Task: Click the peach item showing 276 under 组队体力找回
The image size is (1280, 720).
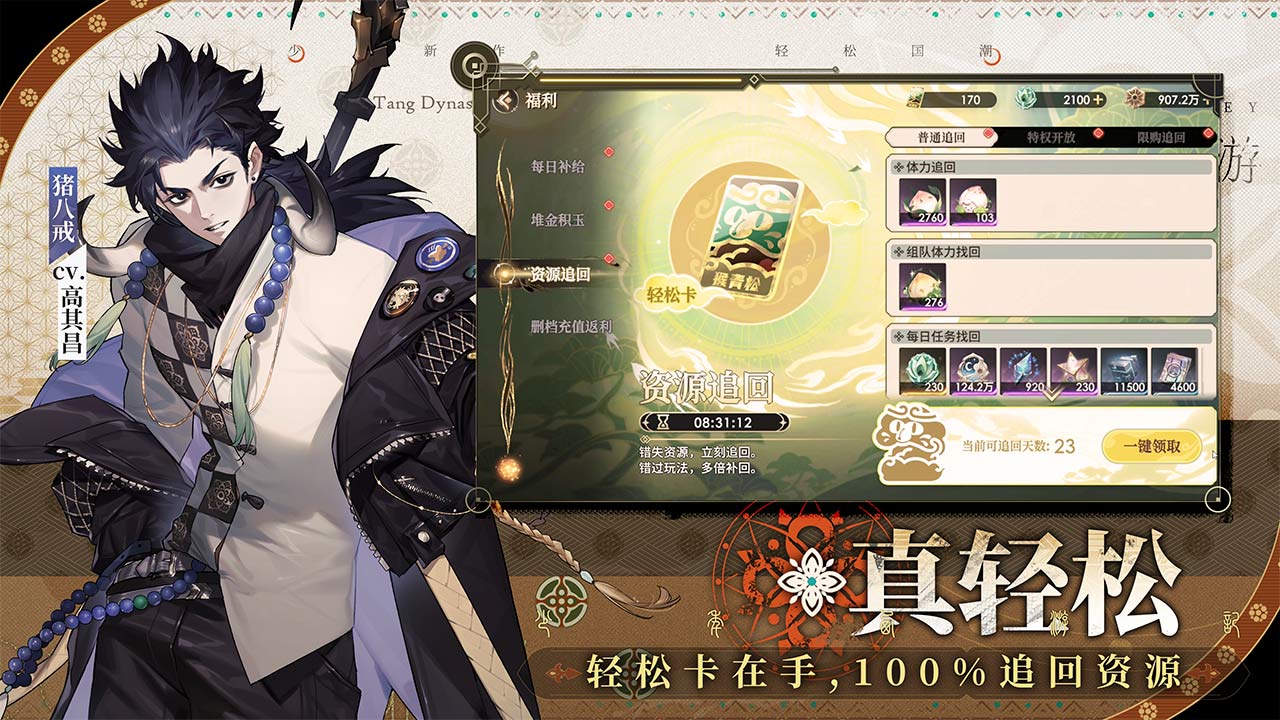Action: pyautogui.click(x=925, y=288)
